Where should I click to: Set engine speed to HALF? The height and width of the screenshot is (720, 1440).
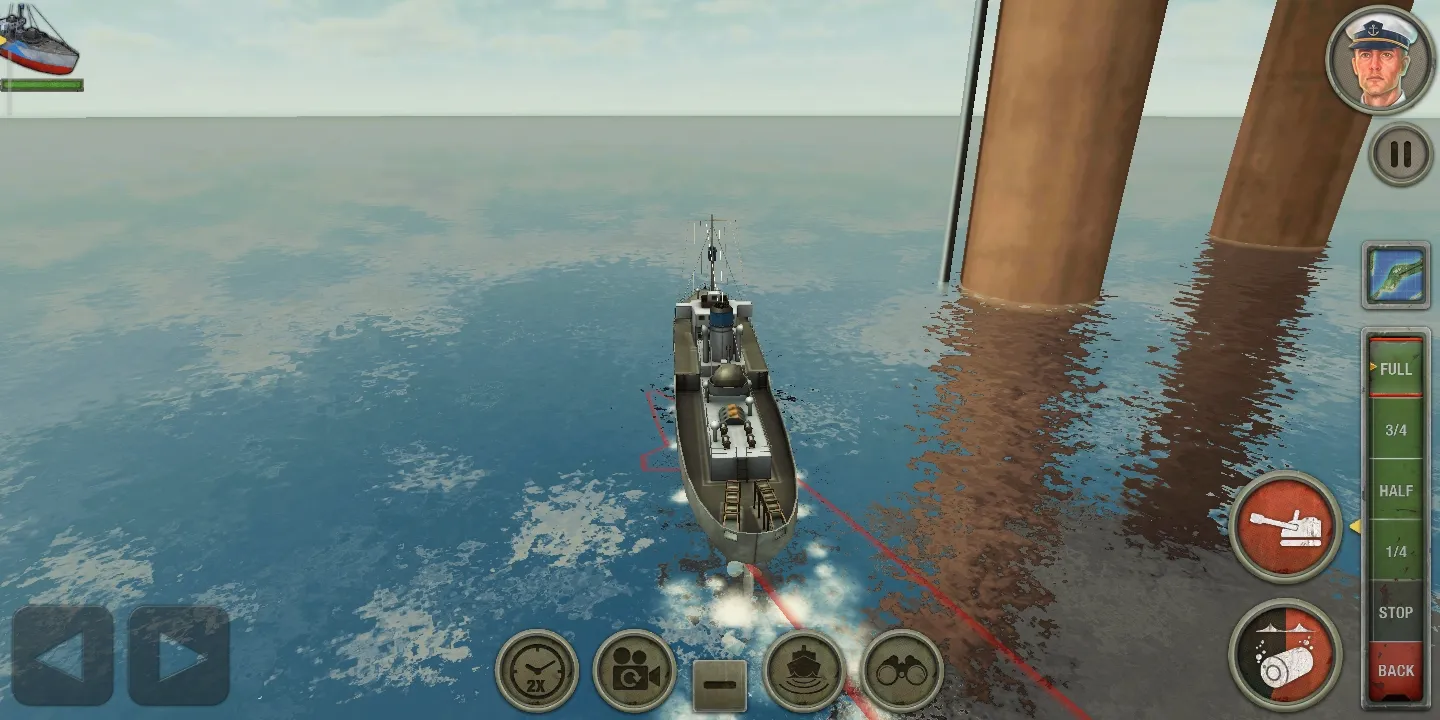pyautogui.click(x=1395, y=491)
